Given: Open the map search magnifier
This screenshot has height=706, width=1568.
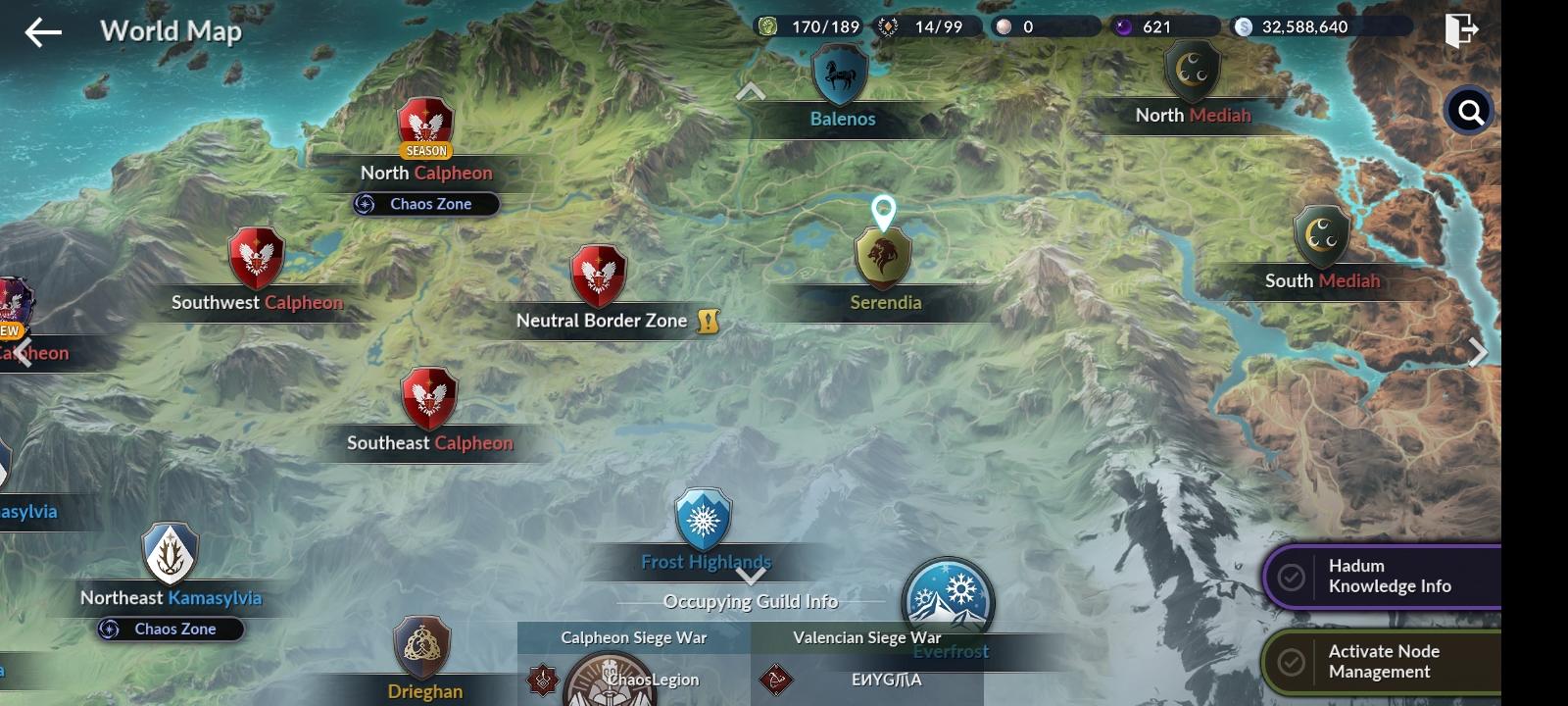Looking at the screenshot, I should pos(1468,111).
